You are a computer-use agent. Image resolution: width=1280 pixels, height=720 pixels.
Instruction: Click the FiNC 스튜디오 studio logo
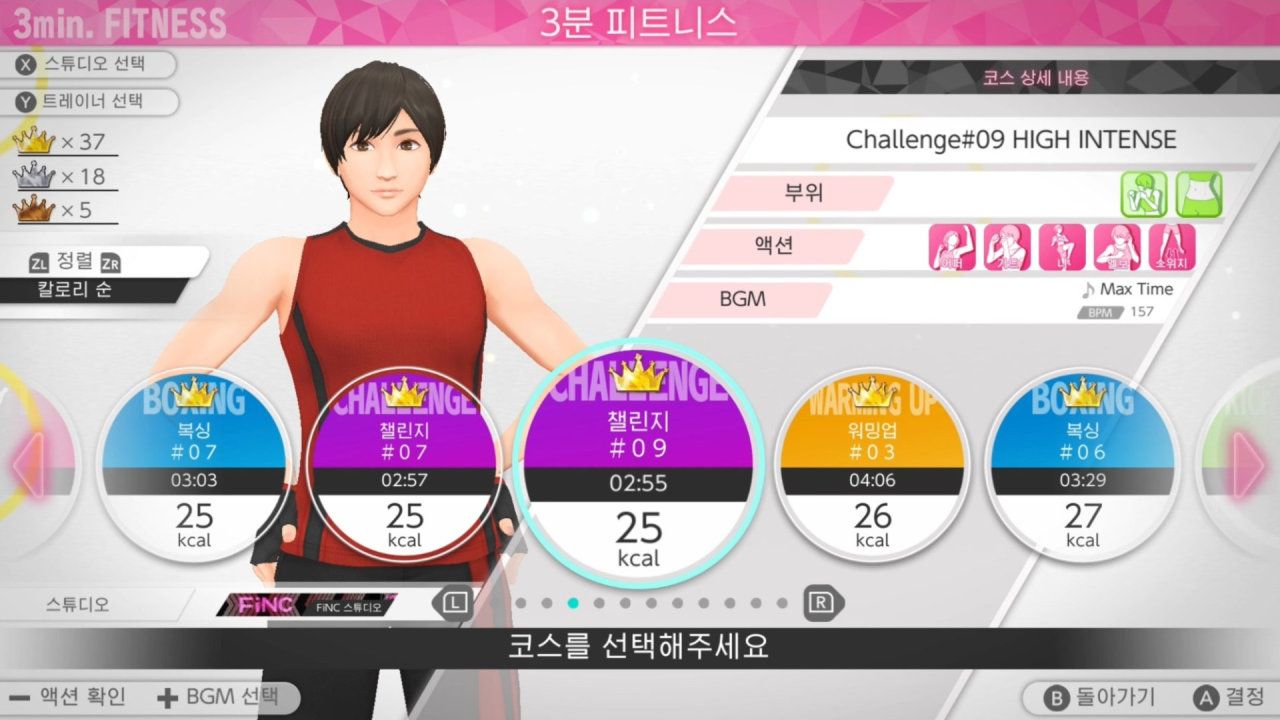tap(310, 605)
